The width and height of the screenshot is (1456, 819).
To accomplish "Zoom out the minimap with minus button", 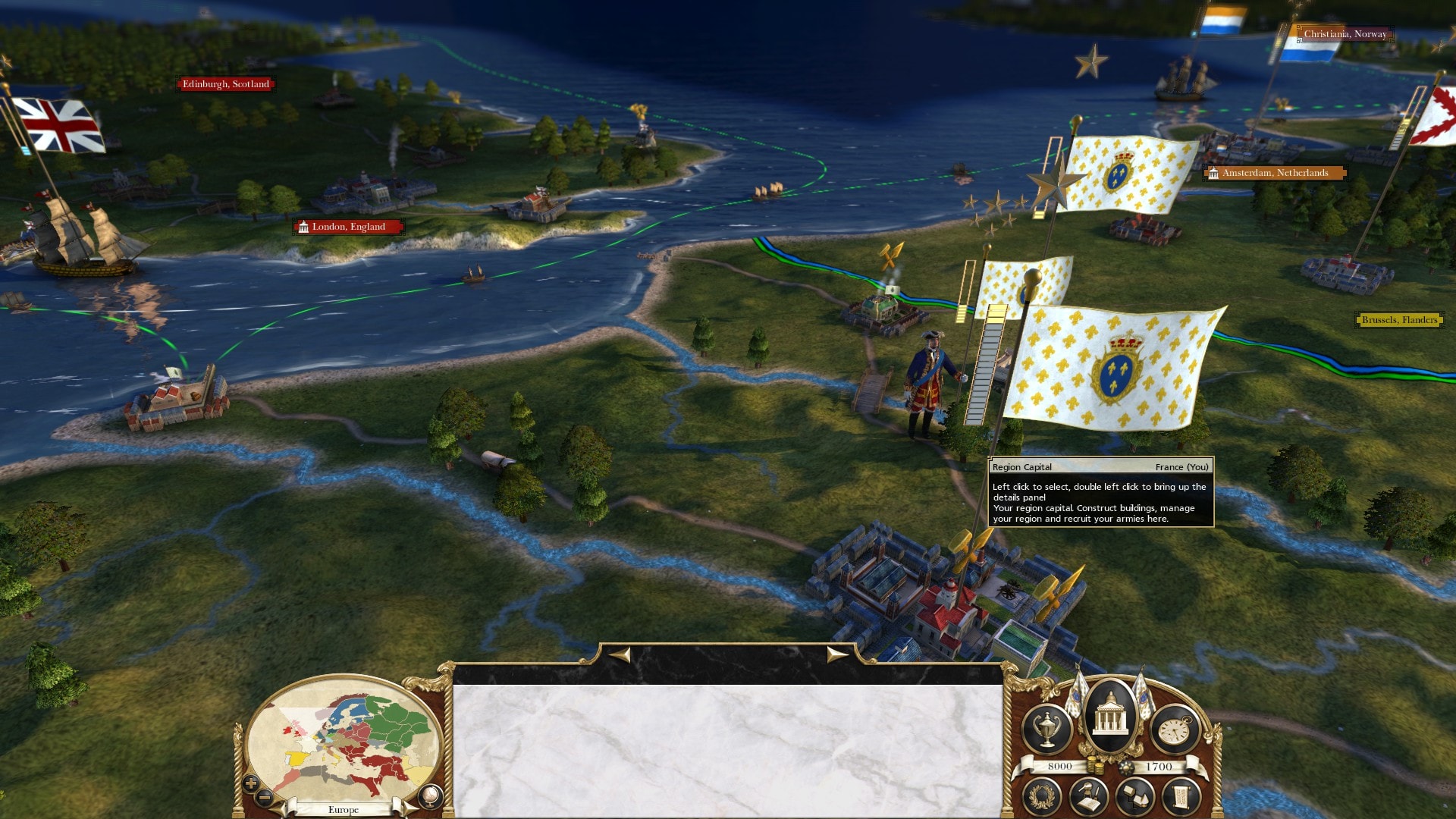I will [265, 797].
